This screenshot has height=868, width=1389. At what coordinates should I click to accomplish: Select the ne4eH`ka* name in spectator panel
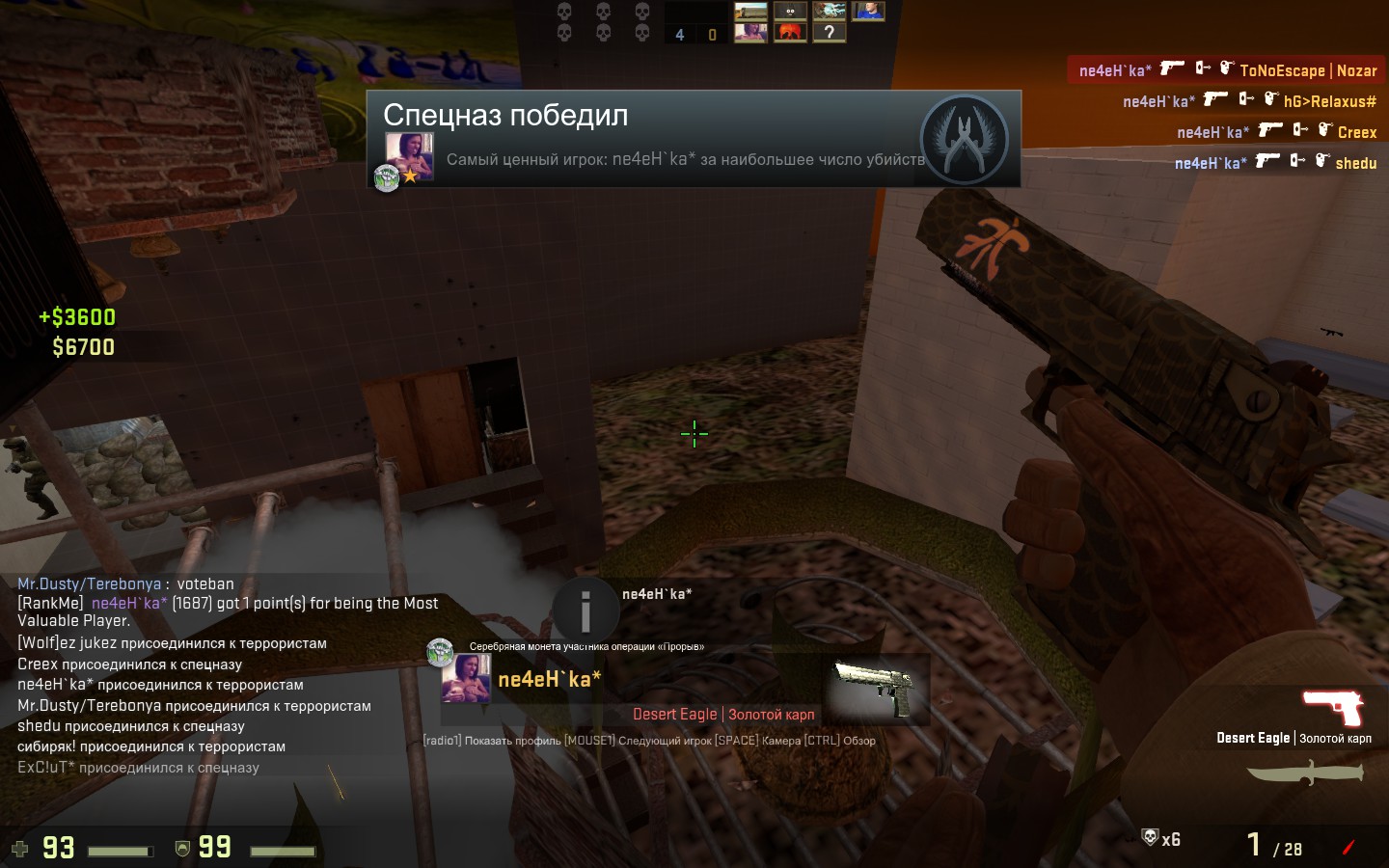click(549, 679)
